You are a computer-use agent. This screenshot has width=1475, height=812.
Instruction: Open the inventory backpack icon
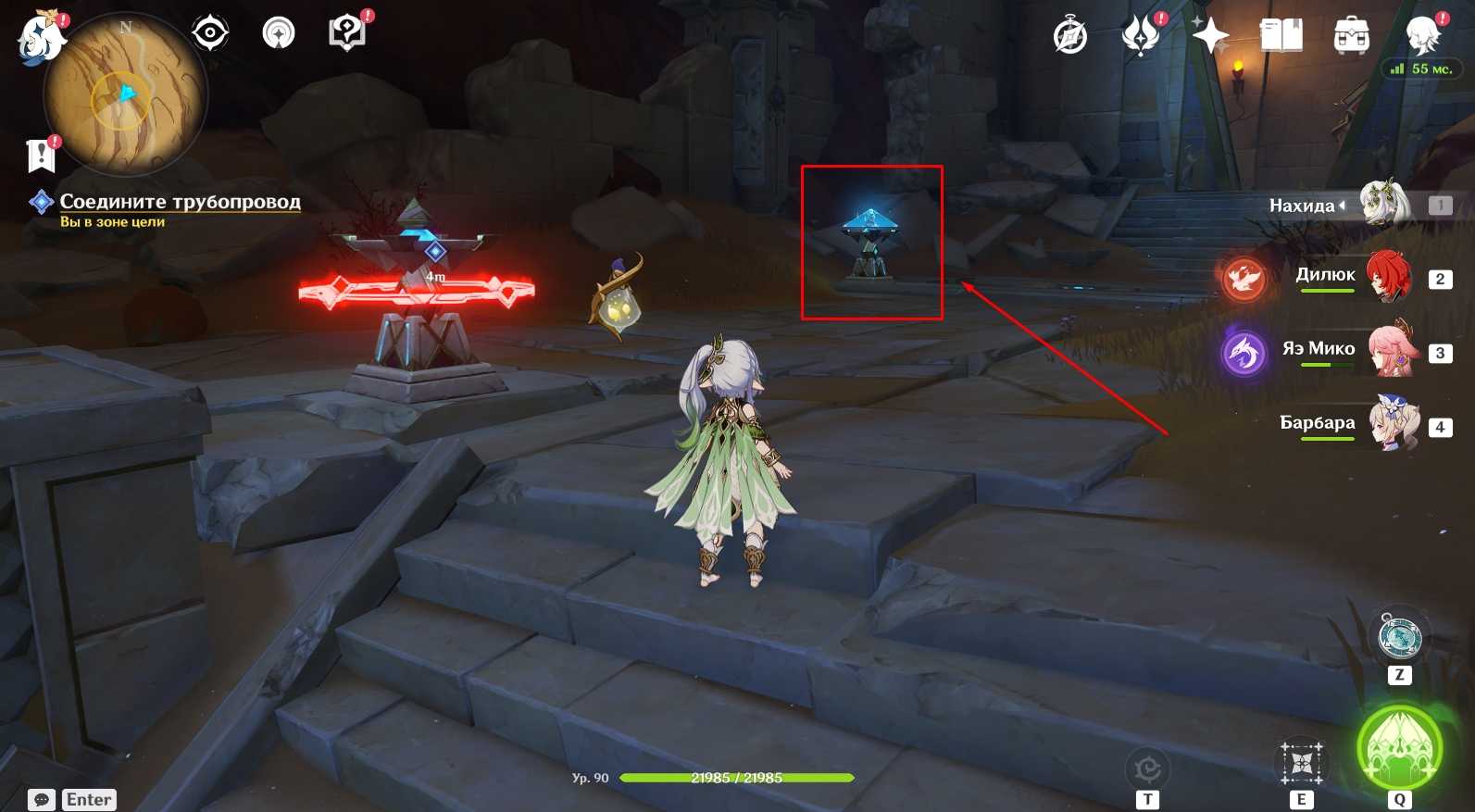(x=1352, y=36)
